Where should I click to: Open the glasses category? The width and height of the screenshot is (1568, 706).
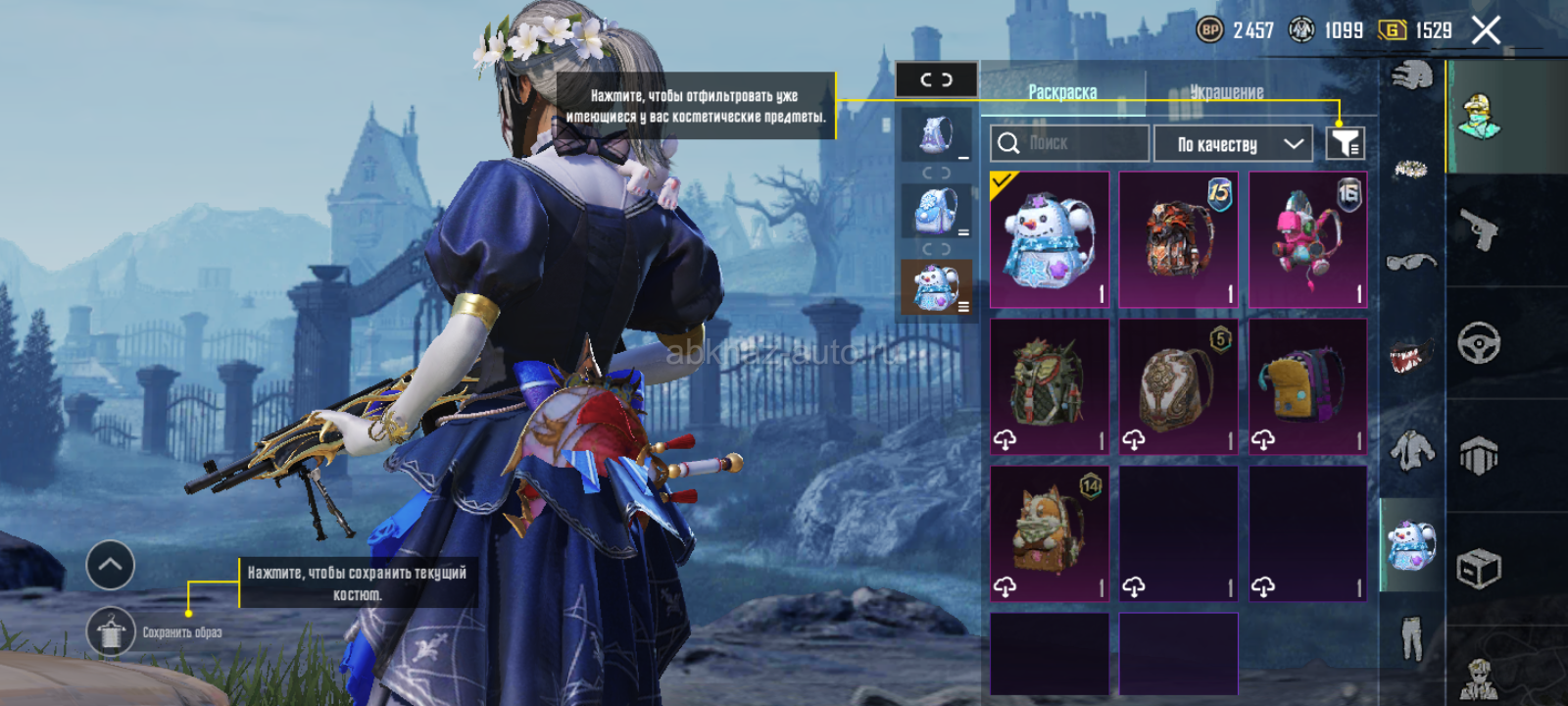1411,262
